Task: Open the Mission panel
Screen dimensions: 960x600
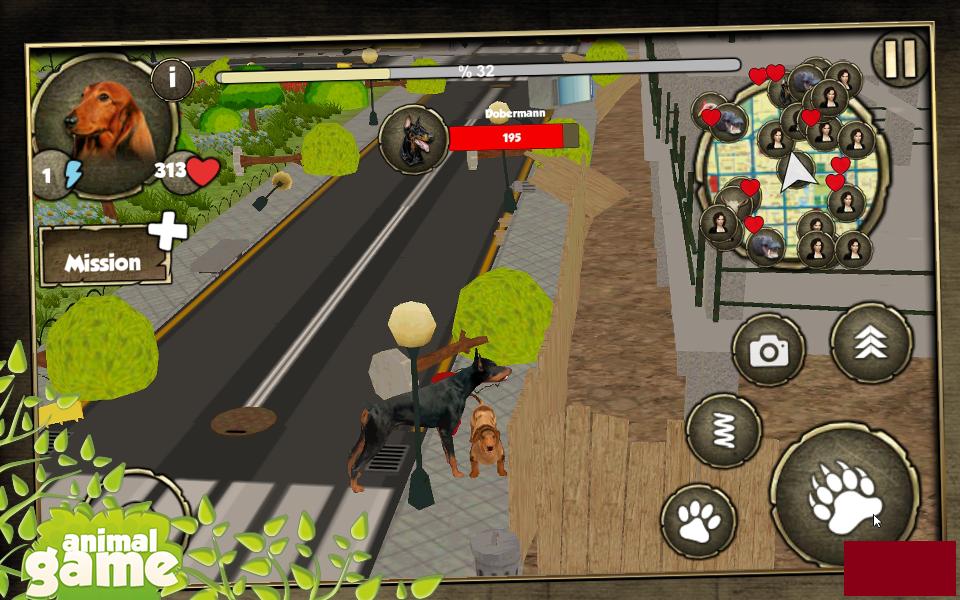Action: pyautogui.click(x=103, y=258)
